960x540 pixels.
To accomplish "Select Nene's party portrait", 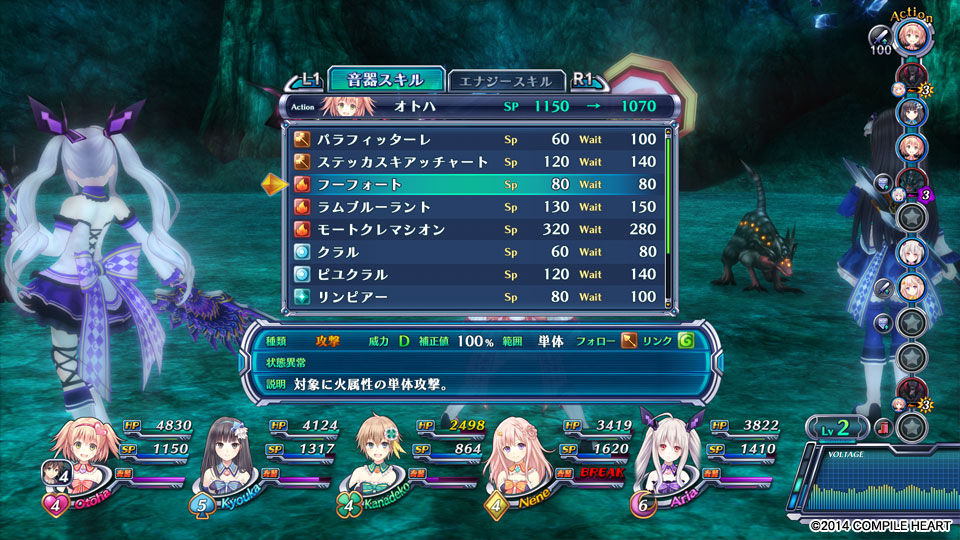I will 517,449.
